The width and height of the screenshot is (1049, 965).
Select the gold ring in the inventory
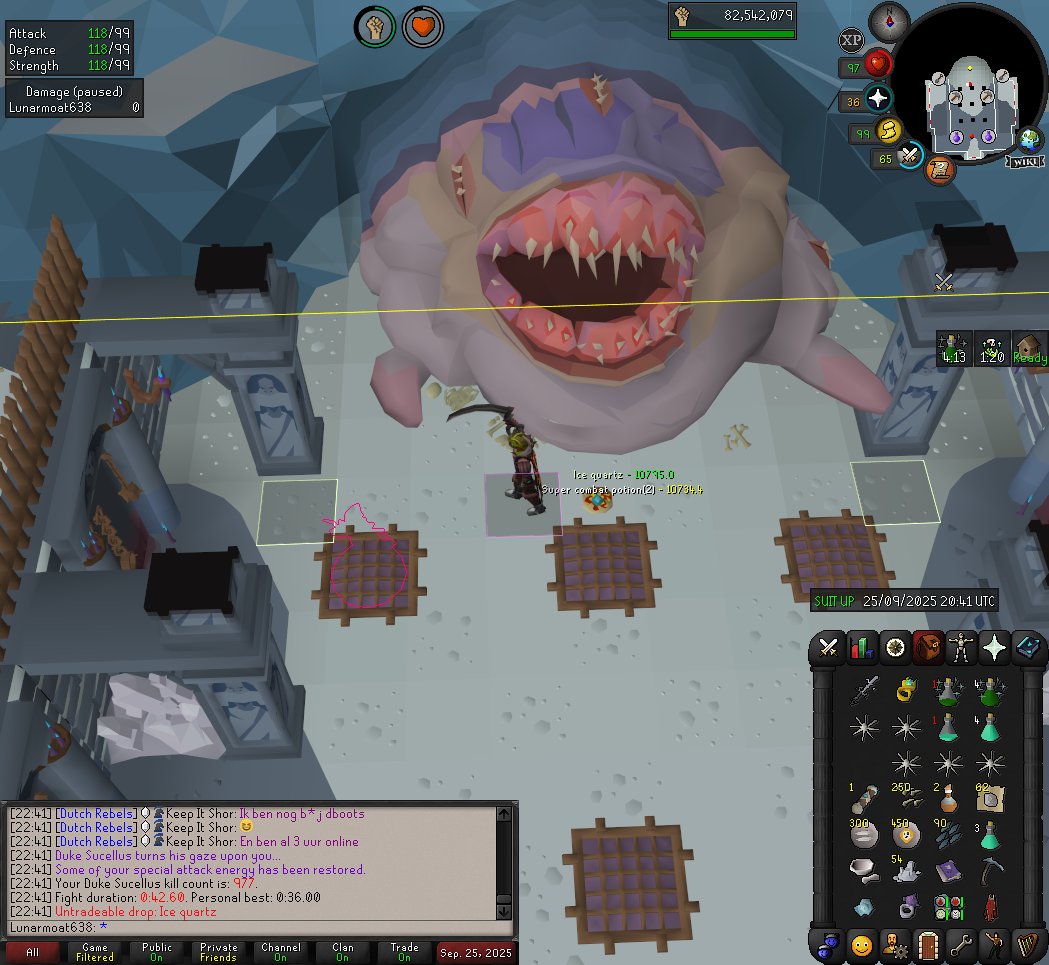907,688
